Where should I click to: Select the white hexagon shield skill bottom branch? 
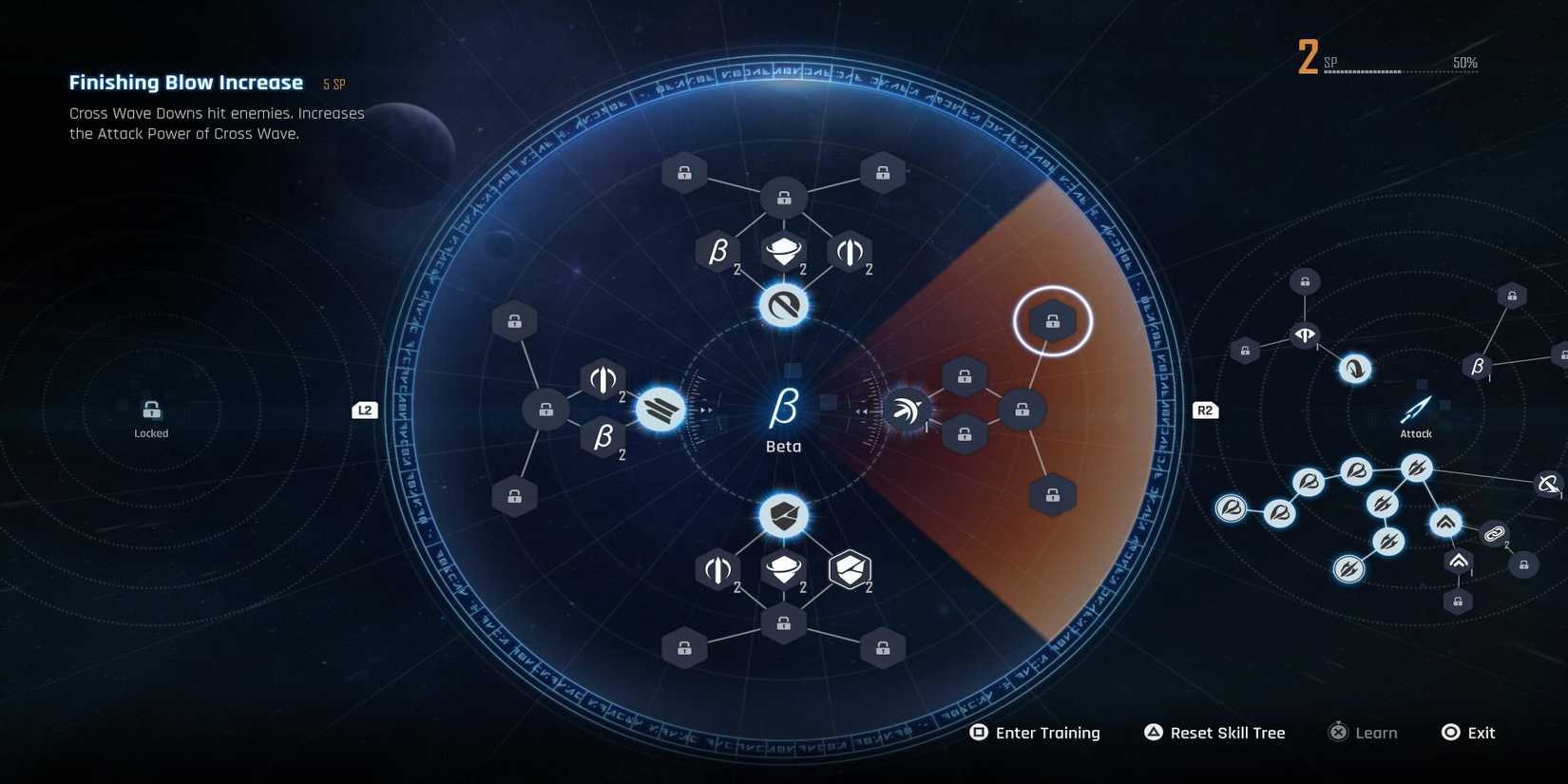coord(849,568)
